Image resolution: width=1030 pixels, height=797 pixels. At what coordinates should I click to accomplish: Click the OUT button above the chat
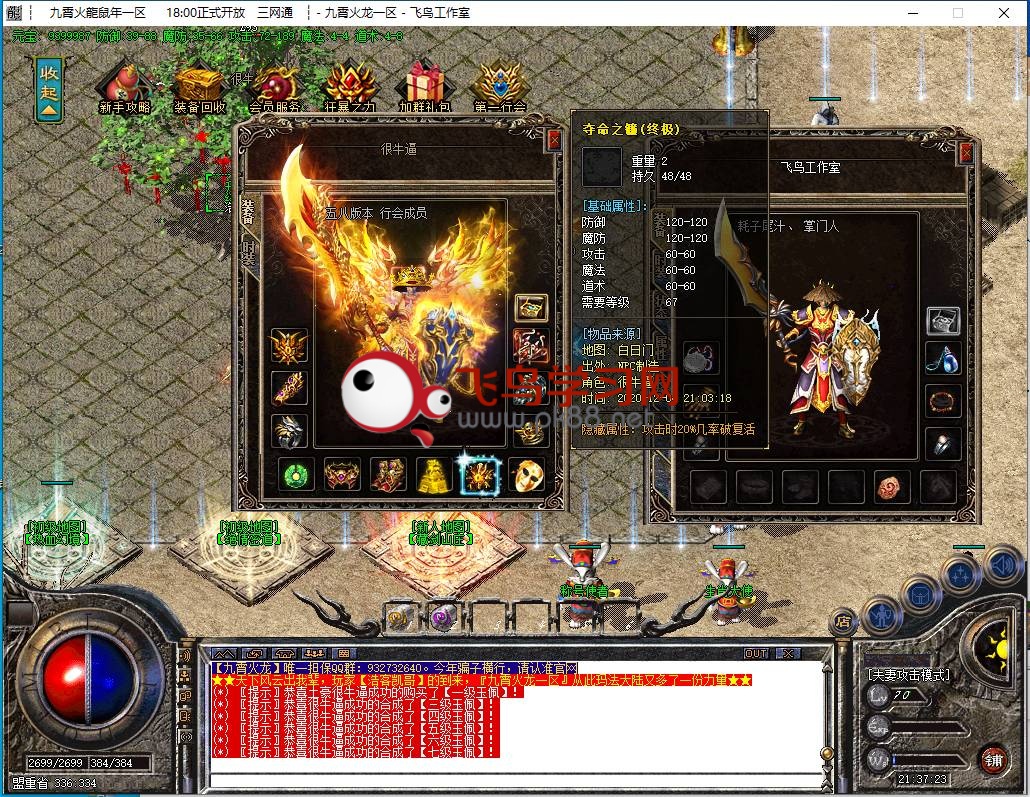tap(756, 653)
